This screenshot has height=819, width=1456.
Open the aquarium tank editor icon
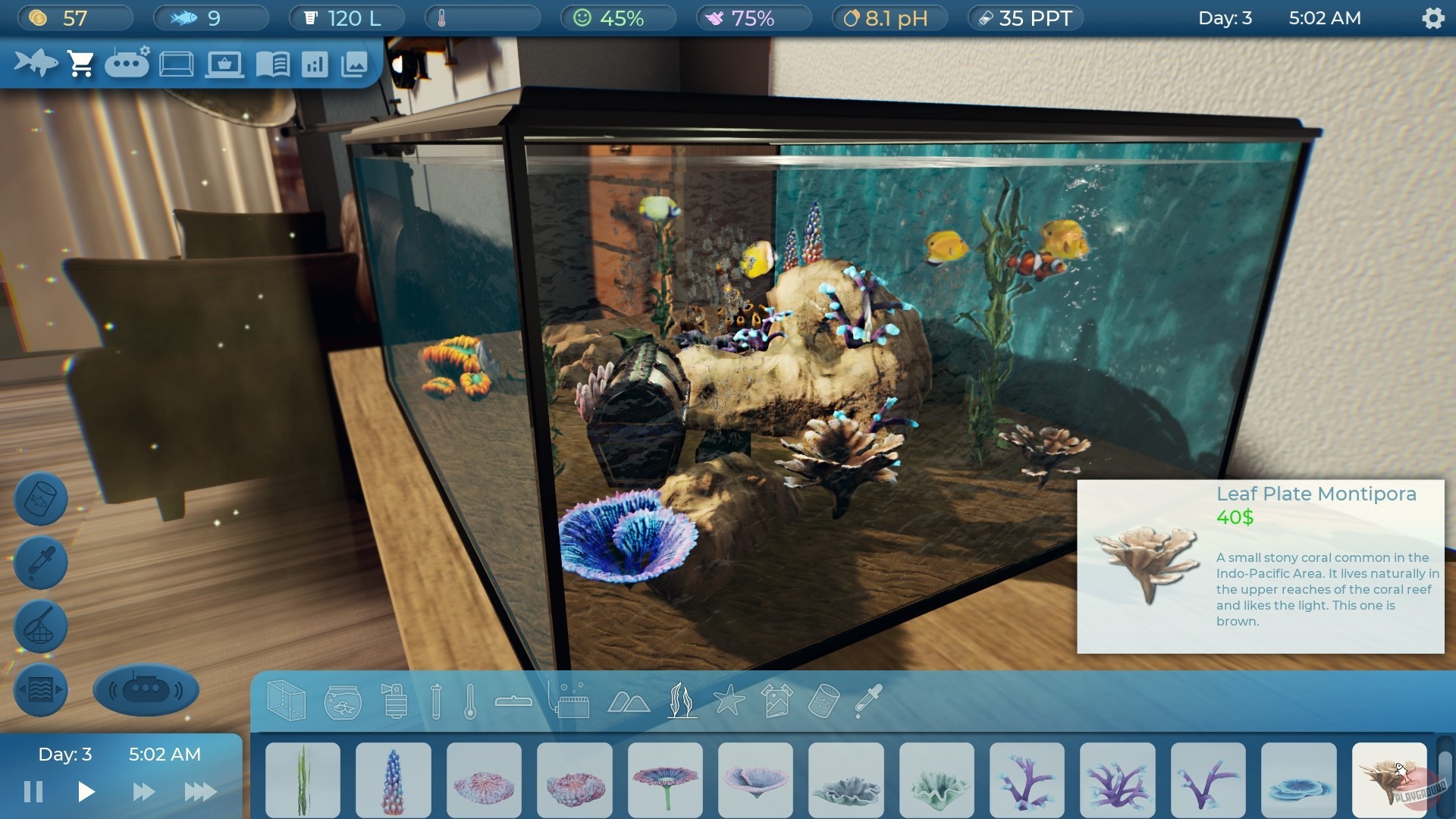(x=176, y=63)
